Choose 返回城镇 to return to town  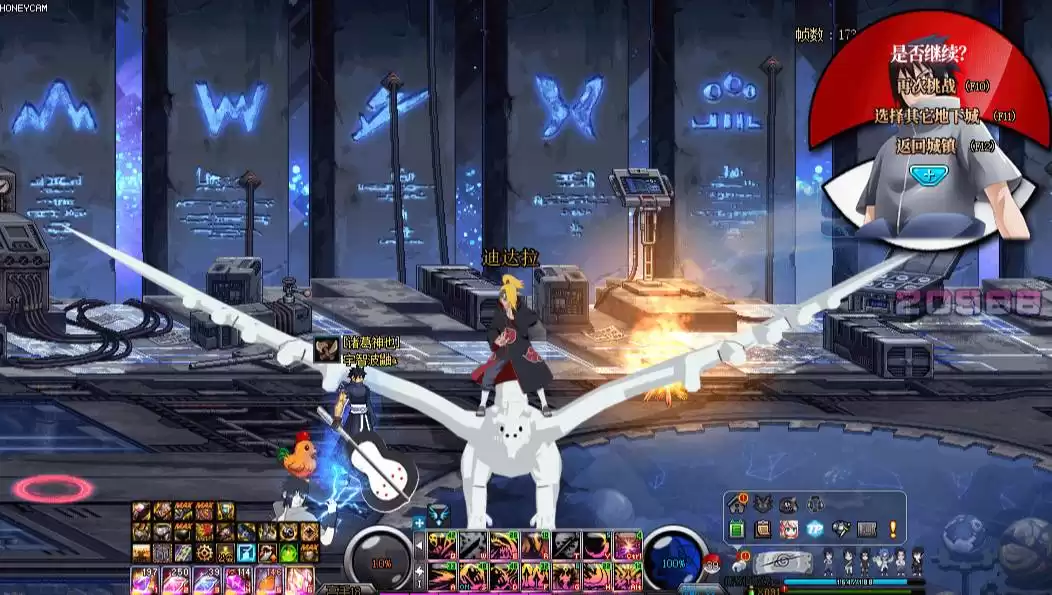coord(929,146)
